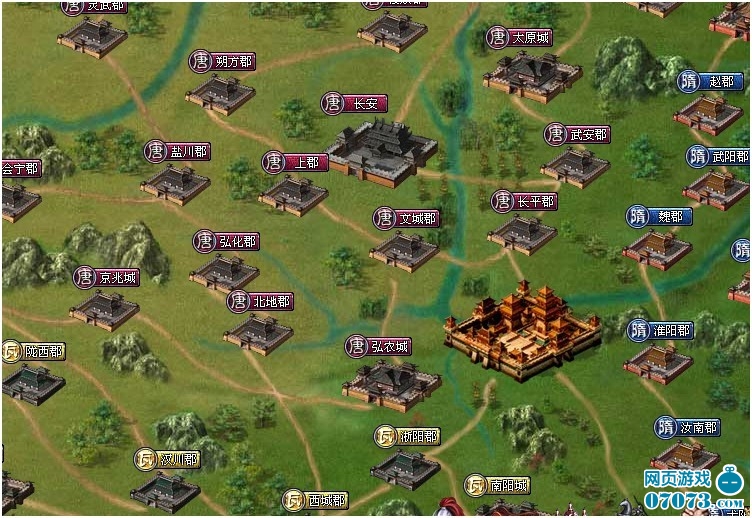Select the 武安郡 marker

[x=577, y=134]
